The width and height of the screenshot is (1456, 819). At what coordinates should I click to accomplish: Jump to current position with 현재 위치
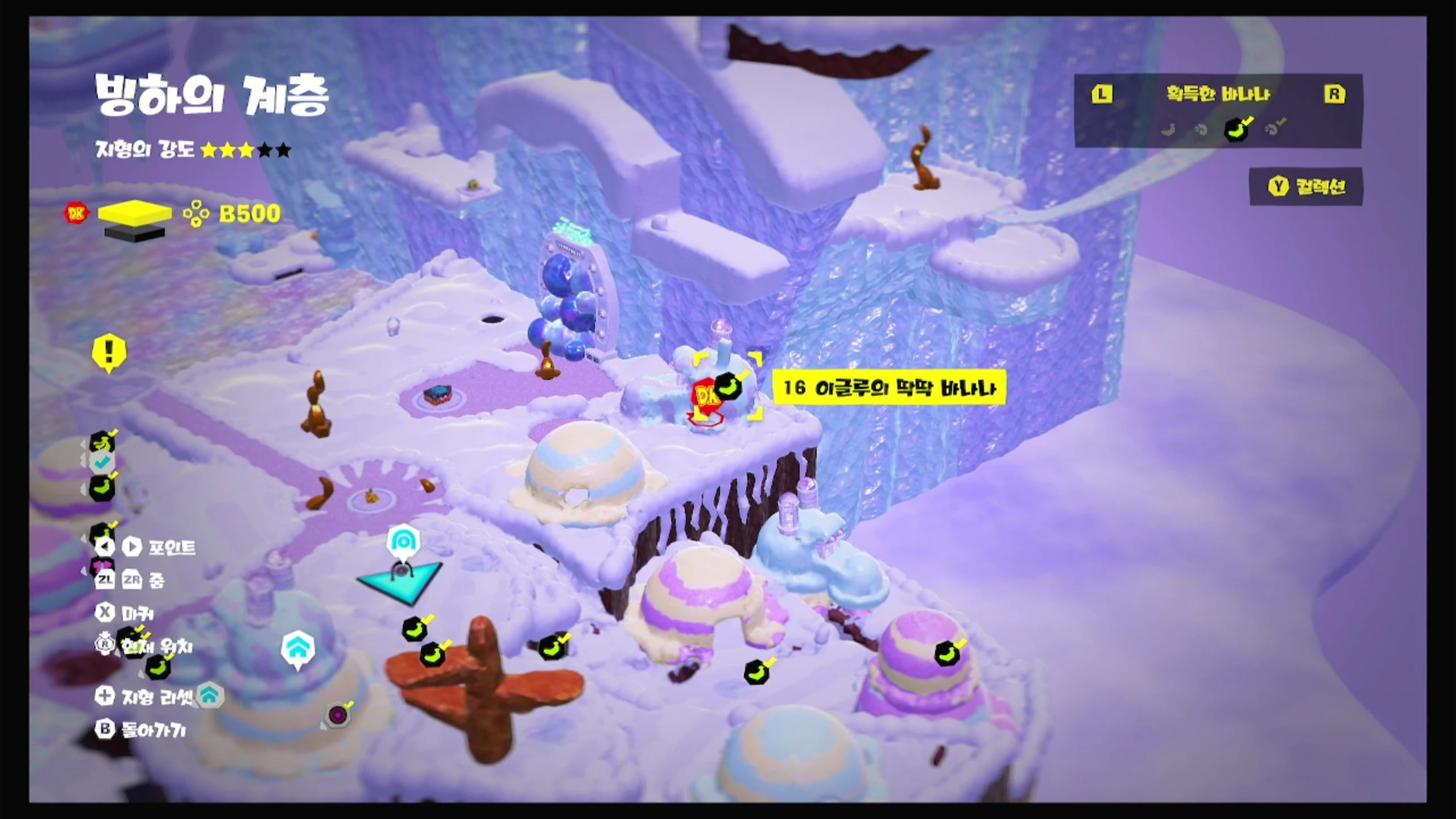(145, 646)
